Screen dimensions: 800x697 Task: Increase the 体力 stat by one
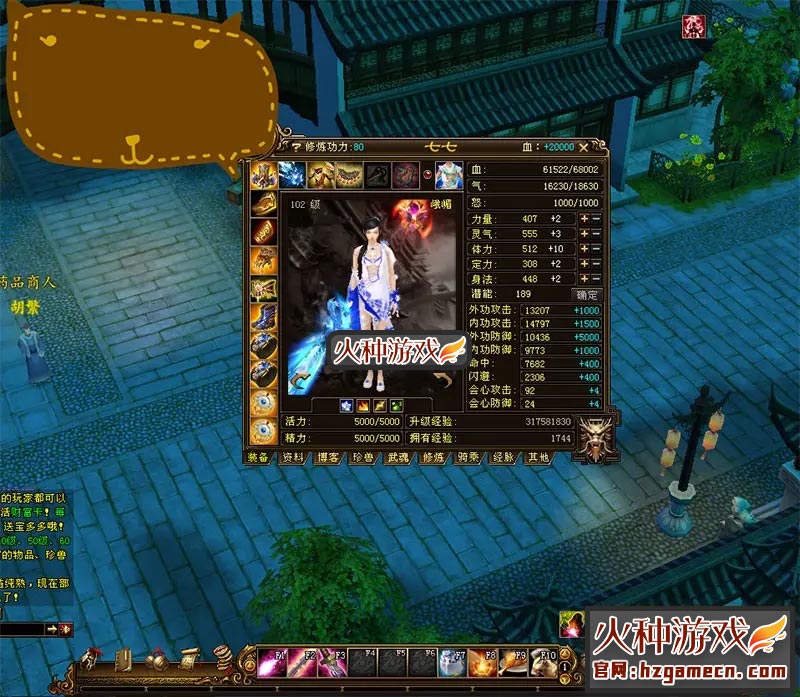[x=584, y=249]
